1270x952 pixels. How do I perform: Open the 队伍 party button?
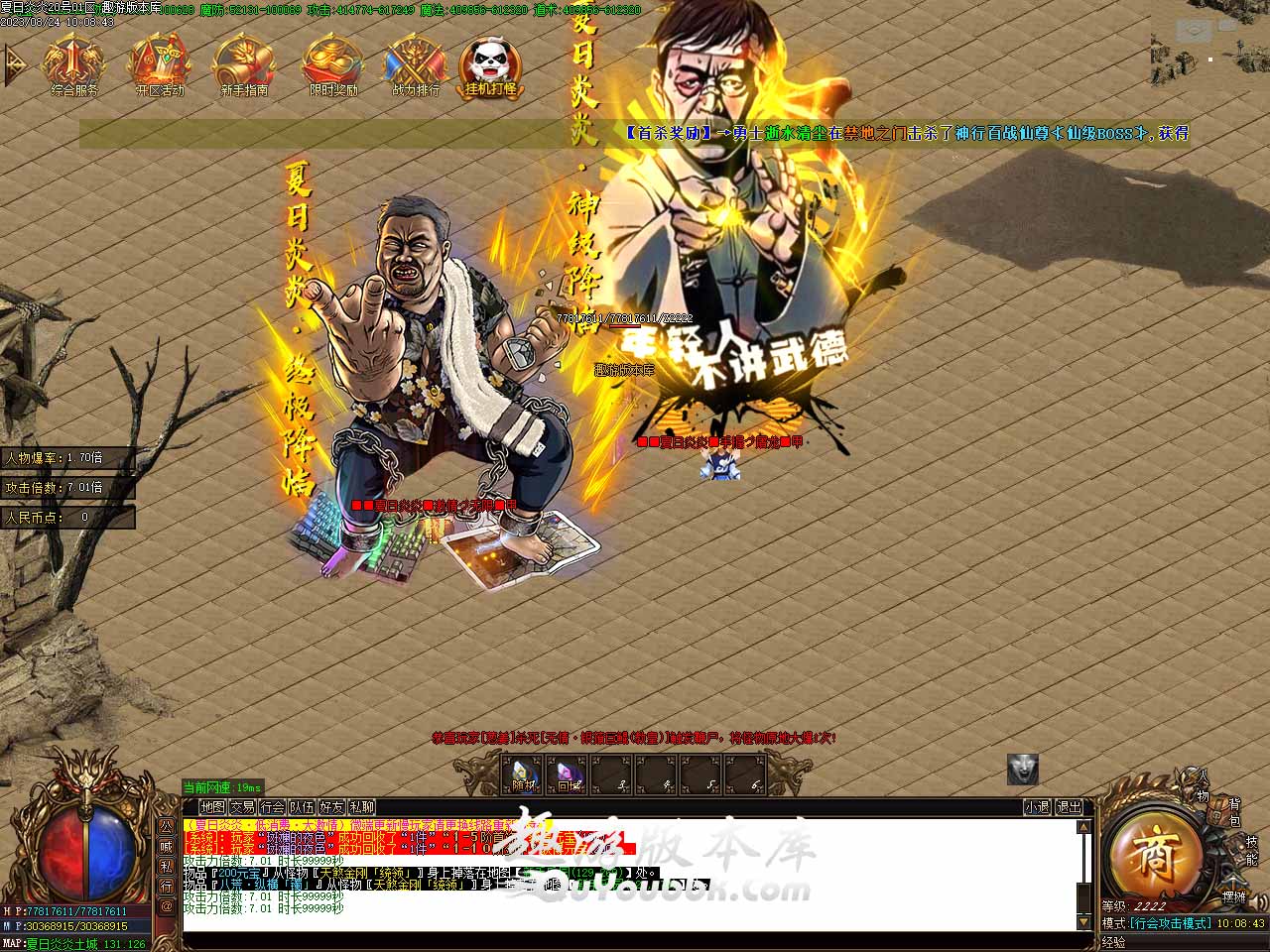[302, 807]
